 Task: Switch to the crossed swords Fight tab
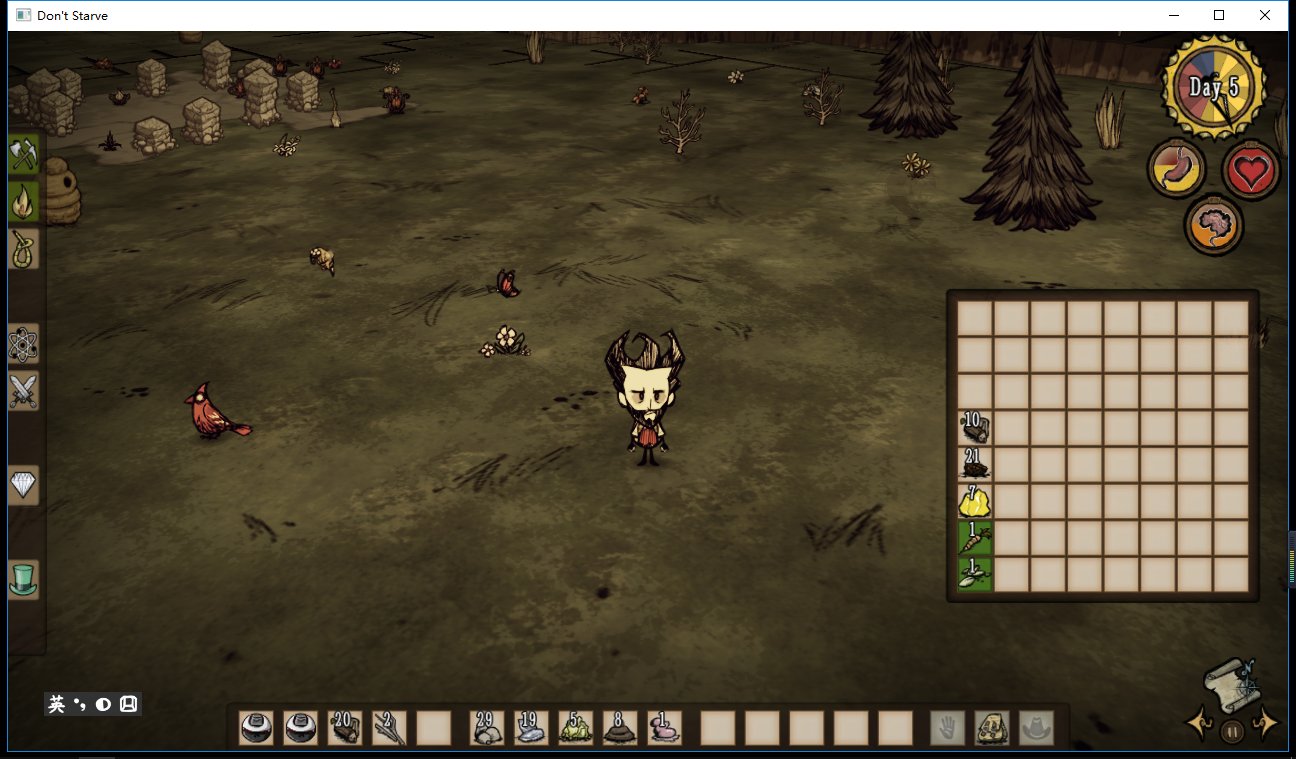[x=23, y=390]
